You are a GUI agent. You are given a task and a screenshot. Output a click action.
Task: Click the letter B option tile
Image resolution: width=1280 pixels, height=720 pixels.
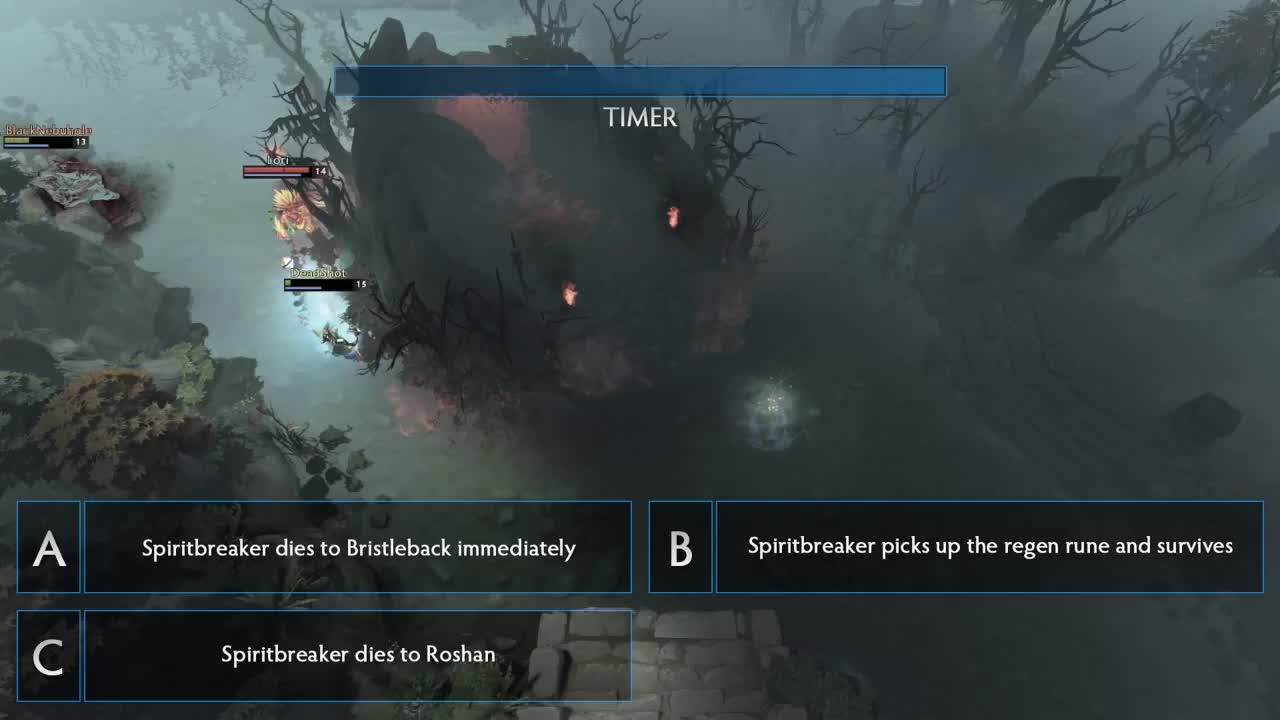(x=681, y=548)
